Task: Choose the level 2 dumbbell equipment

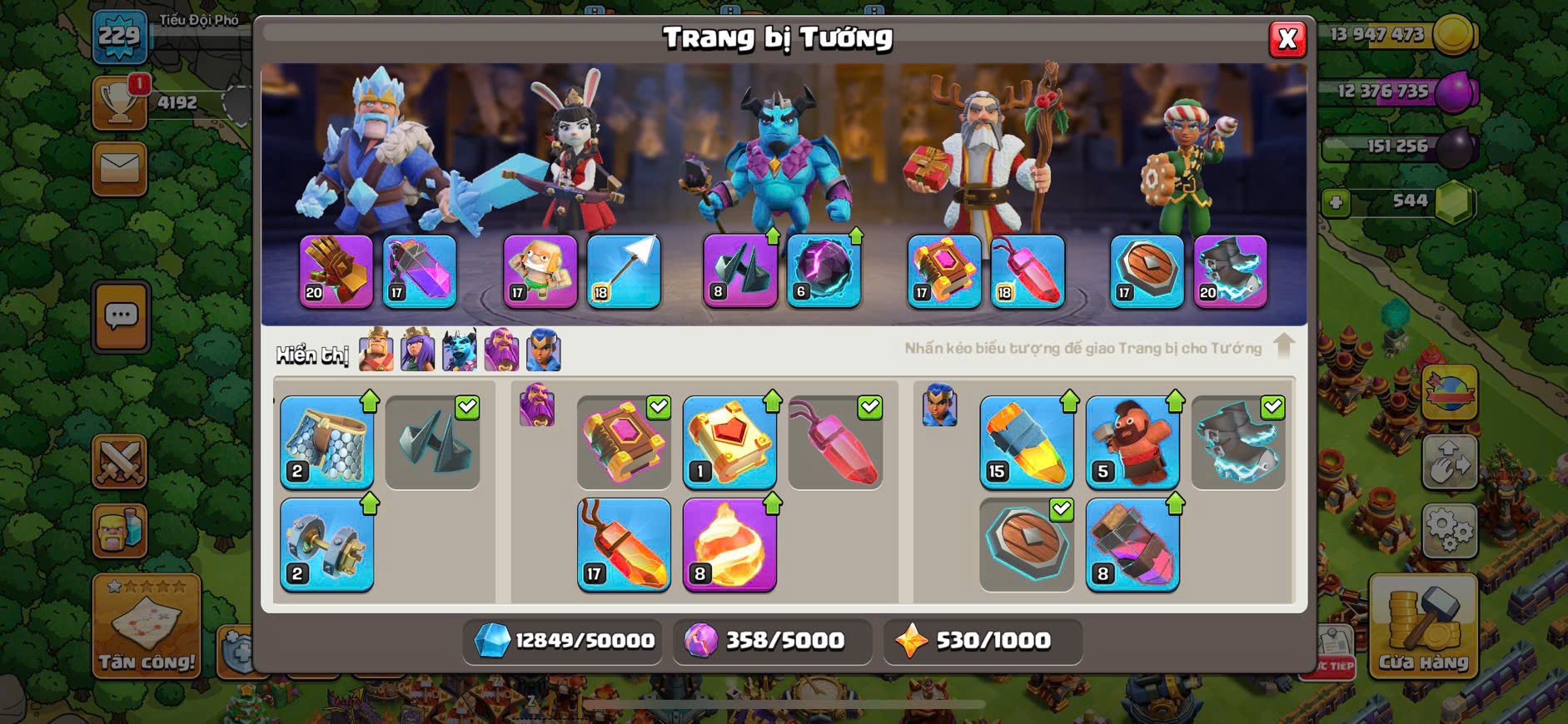Action: point(326,544)
